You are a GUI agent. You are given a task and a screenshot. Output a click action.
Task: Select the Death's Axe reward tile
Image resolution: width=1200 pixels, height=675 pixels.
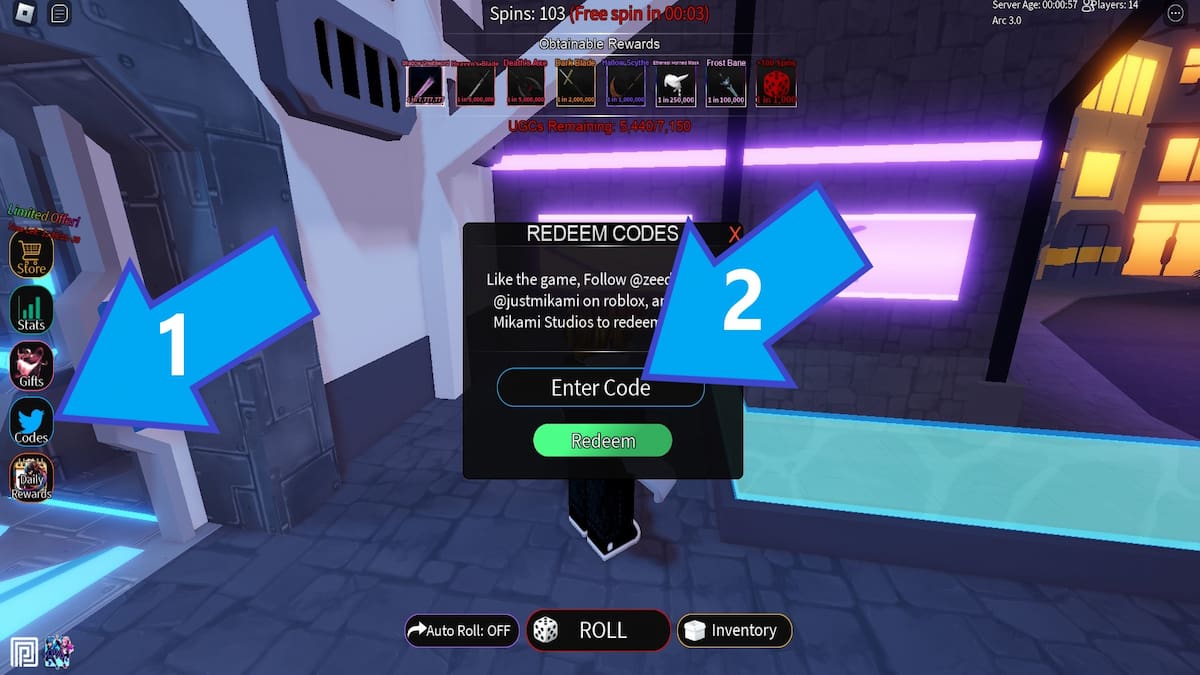[x=523, y=85]
